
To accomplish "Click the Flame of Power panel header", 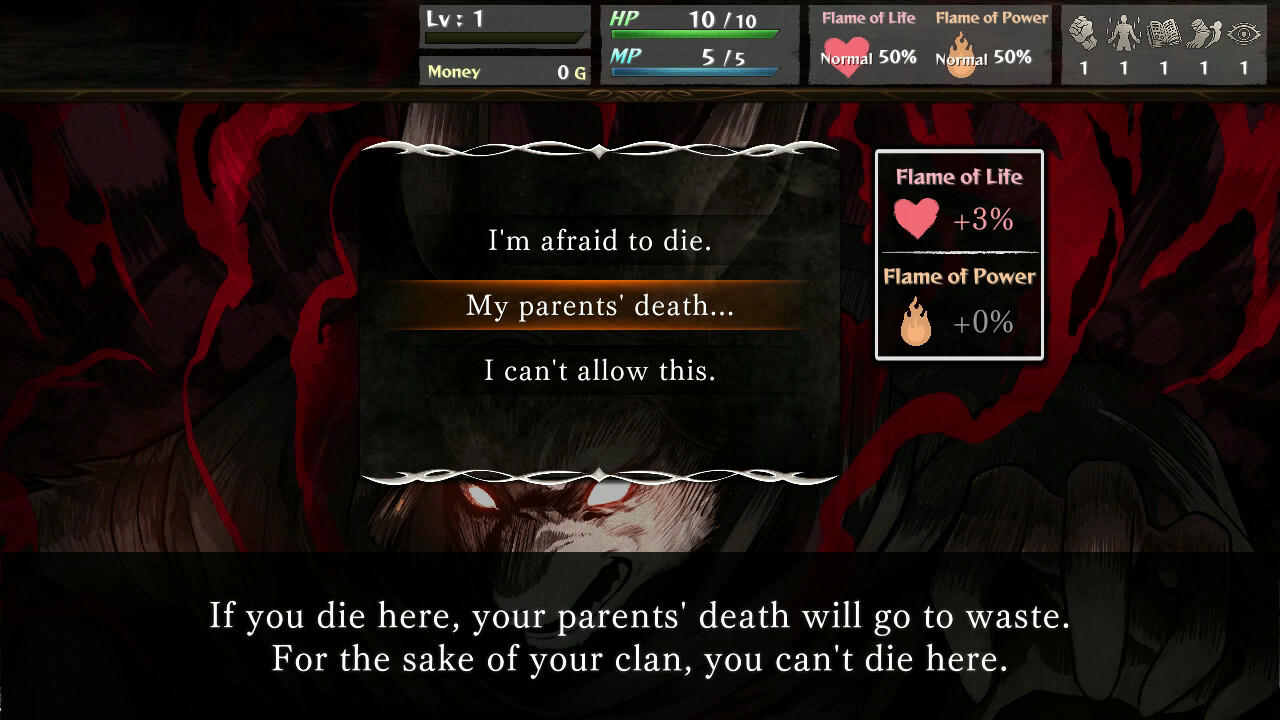I will (959, 277).
